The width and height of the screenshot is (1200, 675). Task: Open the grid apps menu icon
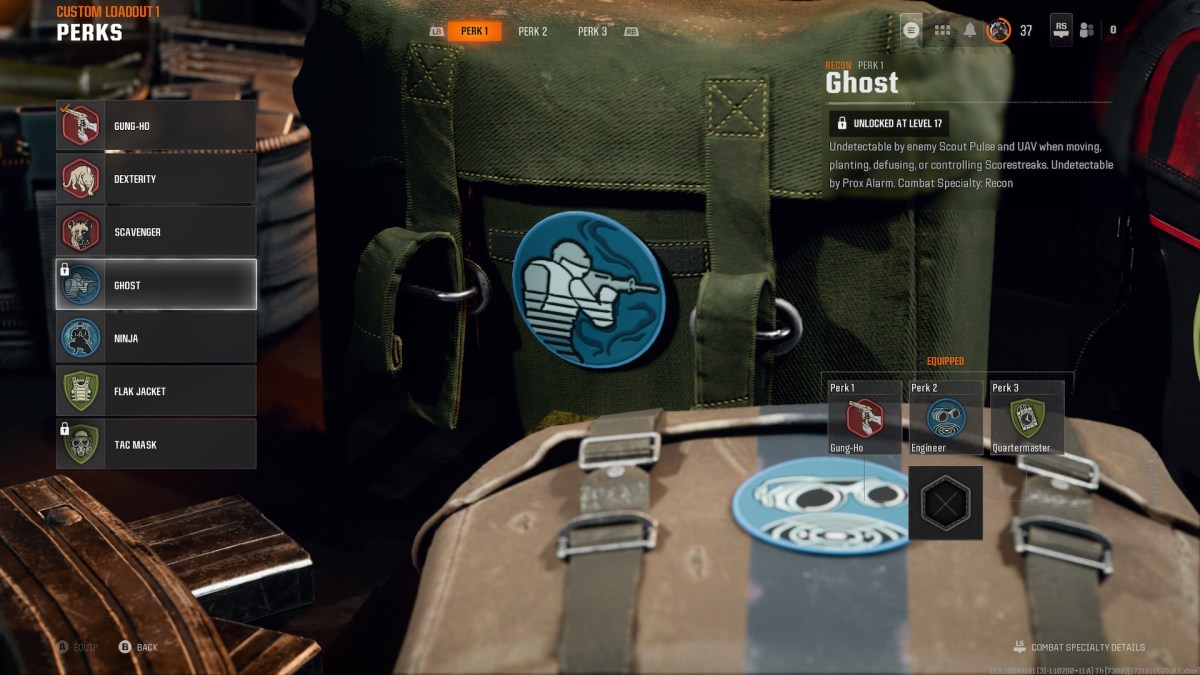coord(942,30)
